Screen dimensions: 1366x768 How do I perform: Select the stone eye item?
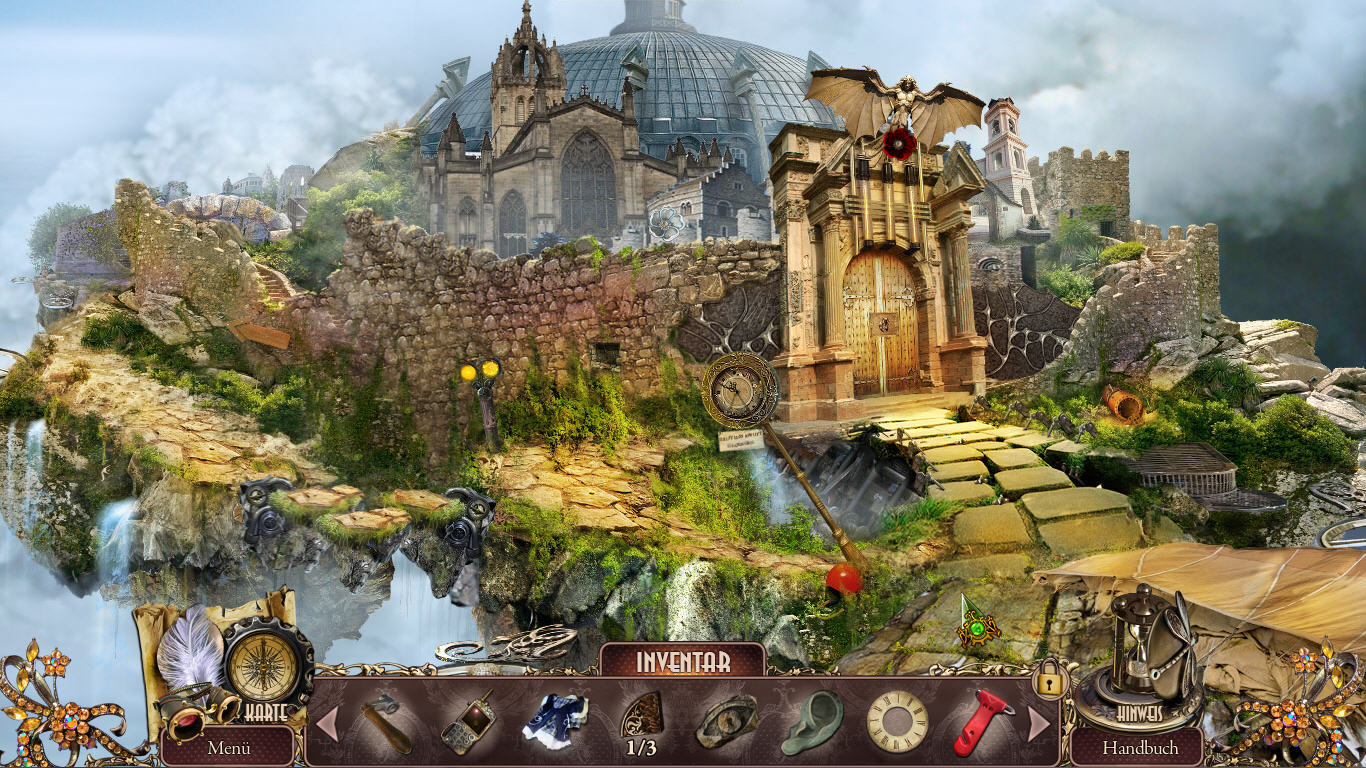click(727, 722)
